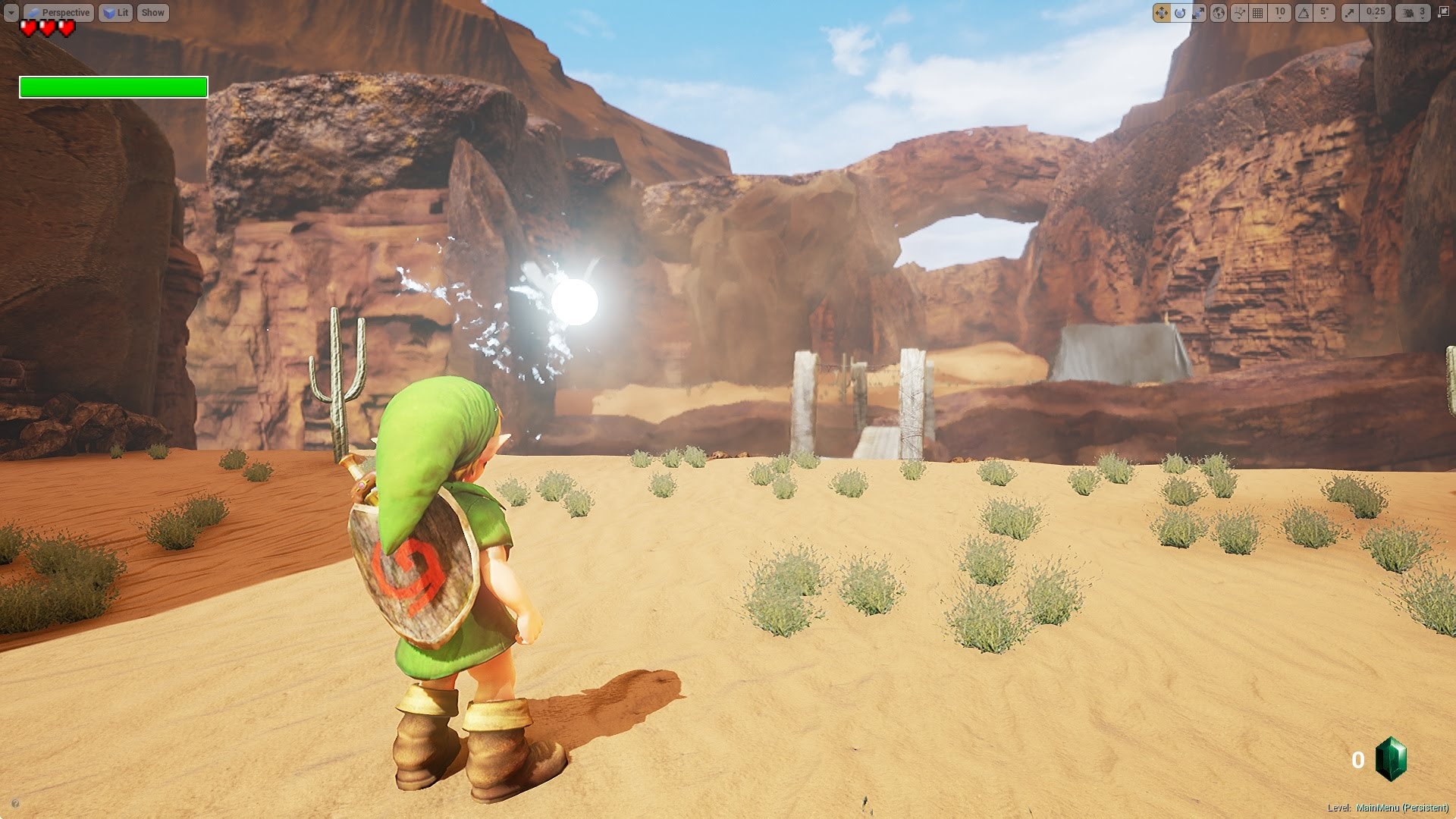Open viewport options via the small arrow button
Image resolution: width=1456 pixels, height=819 pixels.
click(x=11, y=12)
